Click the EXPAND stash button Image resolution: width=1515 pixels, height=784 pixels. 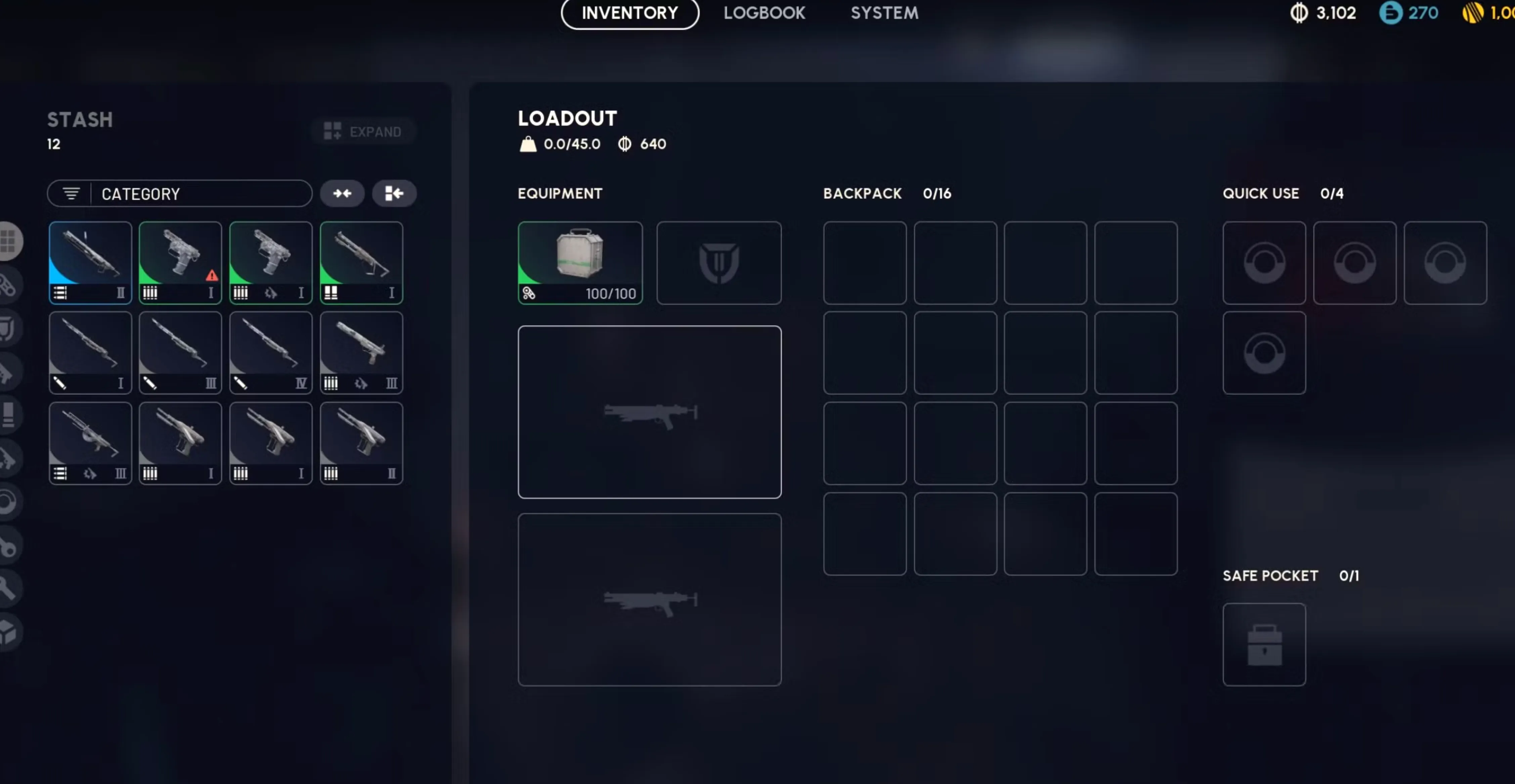coord(363,131)
